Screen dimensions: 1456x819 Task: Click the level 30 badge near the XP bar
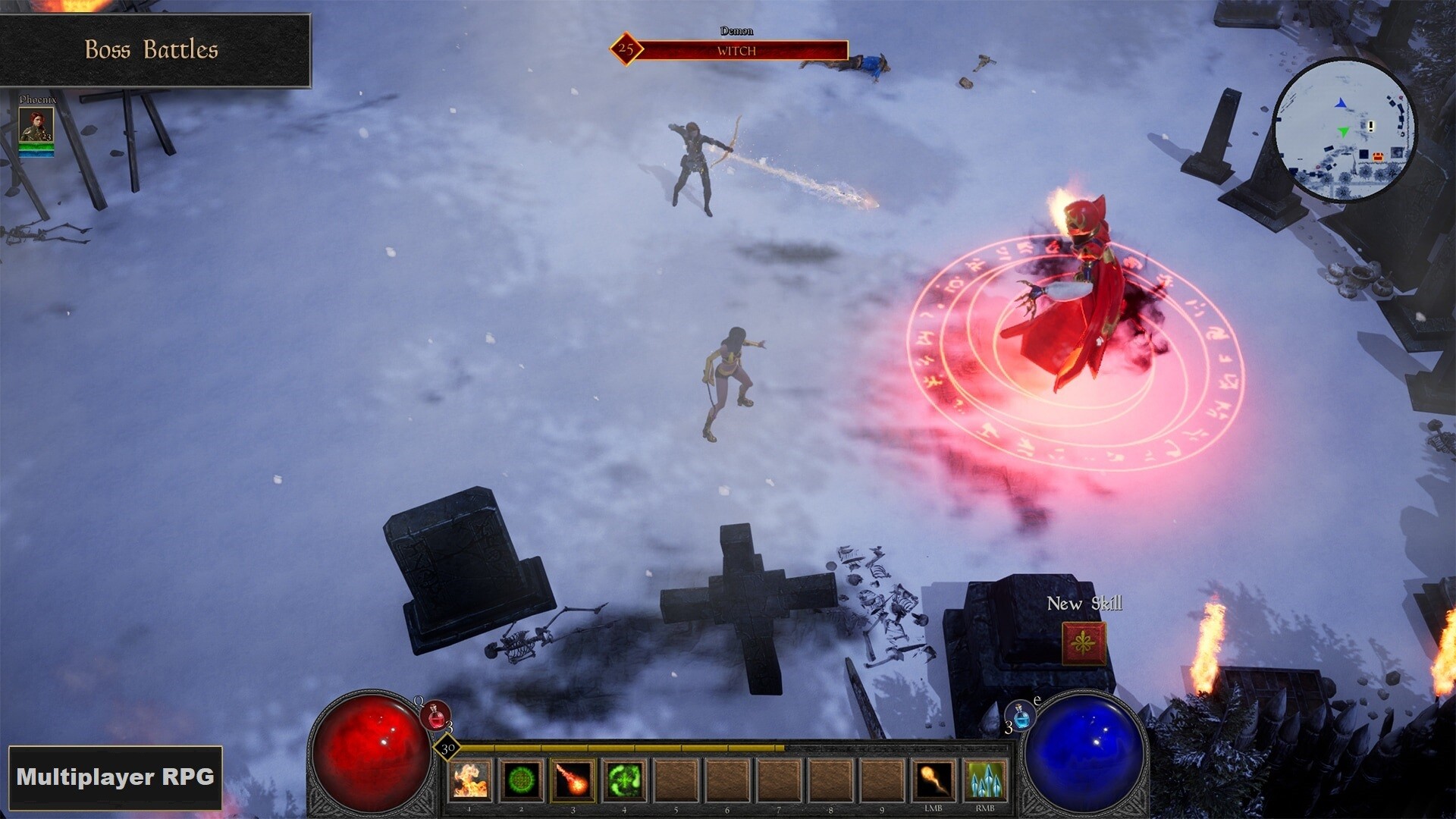(x=446, y=747)
